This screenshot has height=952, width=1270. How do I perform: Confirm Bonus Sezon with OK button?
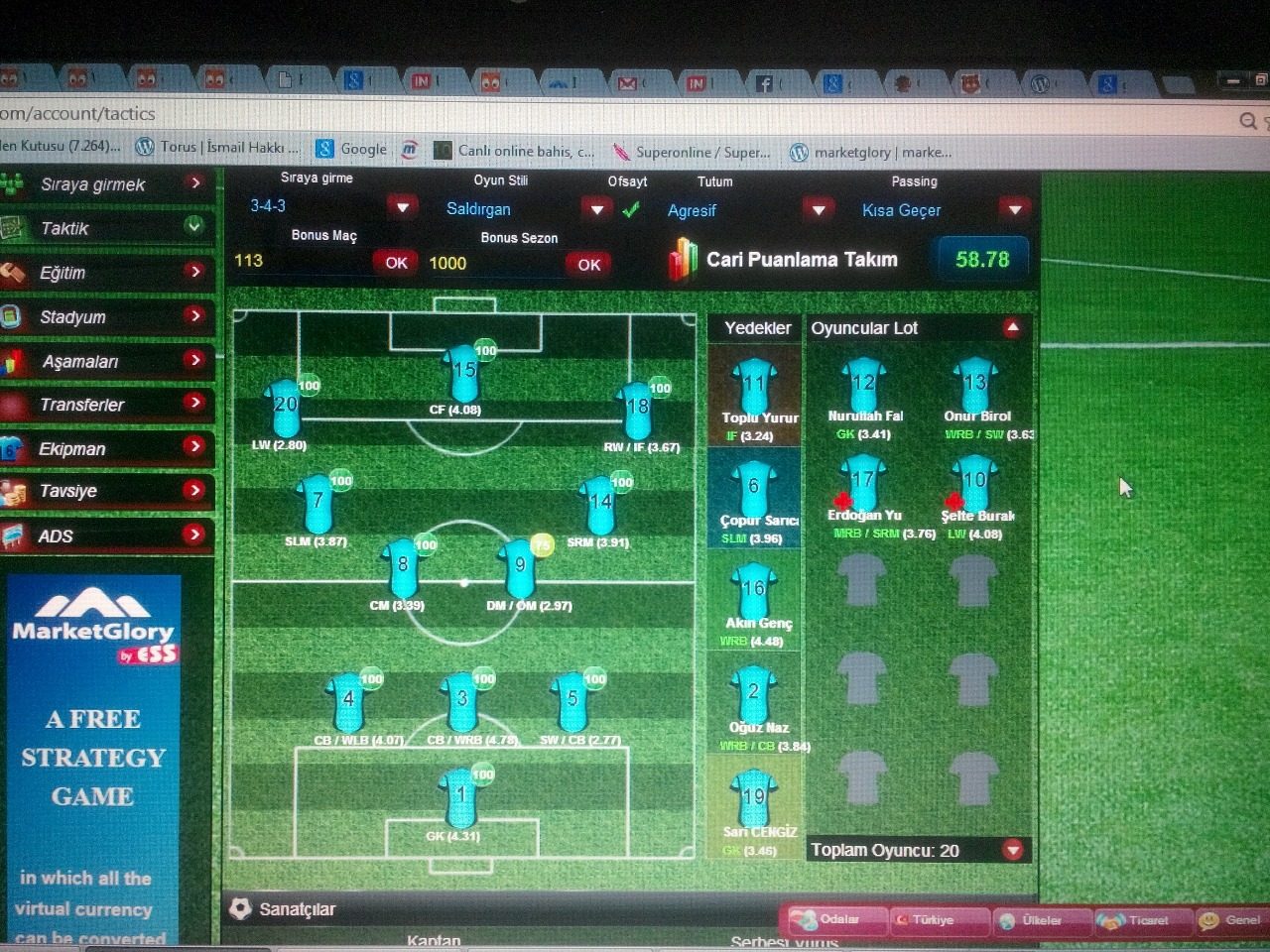588,264
